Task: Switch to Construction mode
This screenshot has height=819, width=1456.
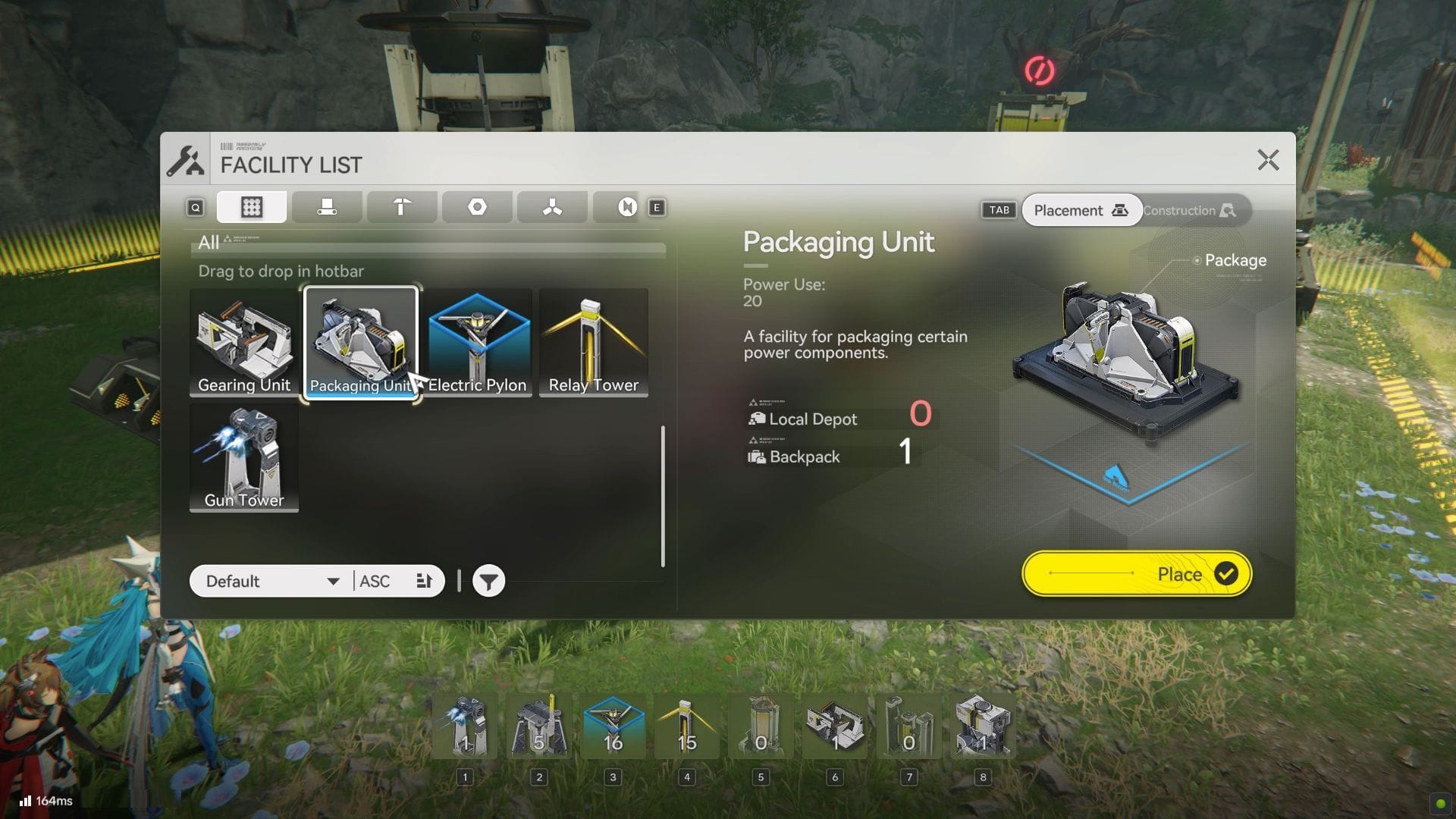Action: (1189, 211)
